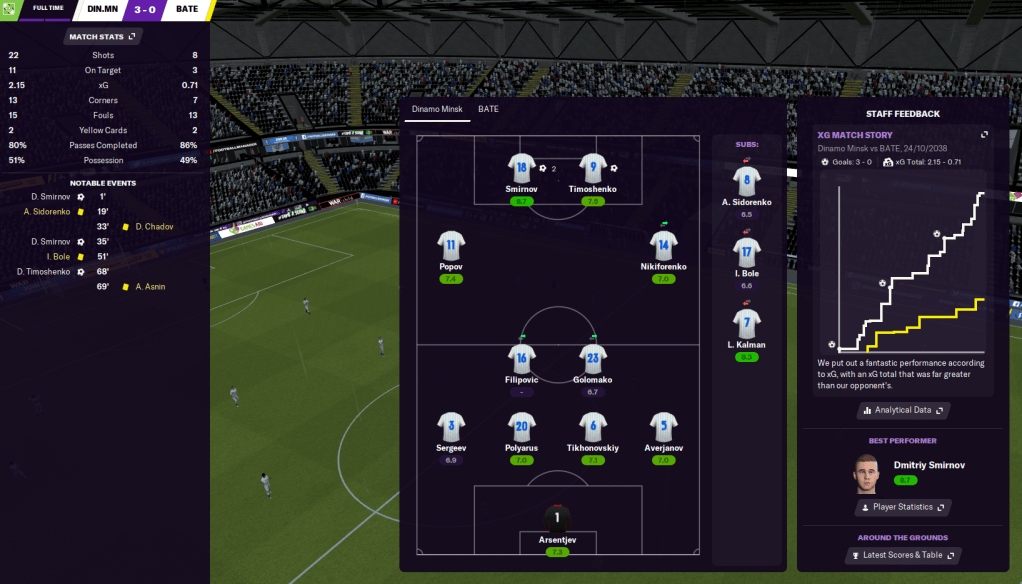
Task: Show Latest Scores & Table
Action: coord(903,555)
